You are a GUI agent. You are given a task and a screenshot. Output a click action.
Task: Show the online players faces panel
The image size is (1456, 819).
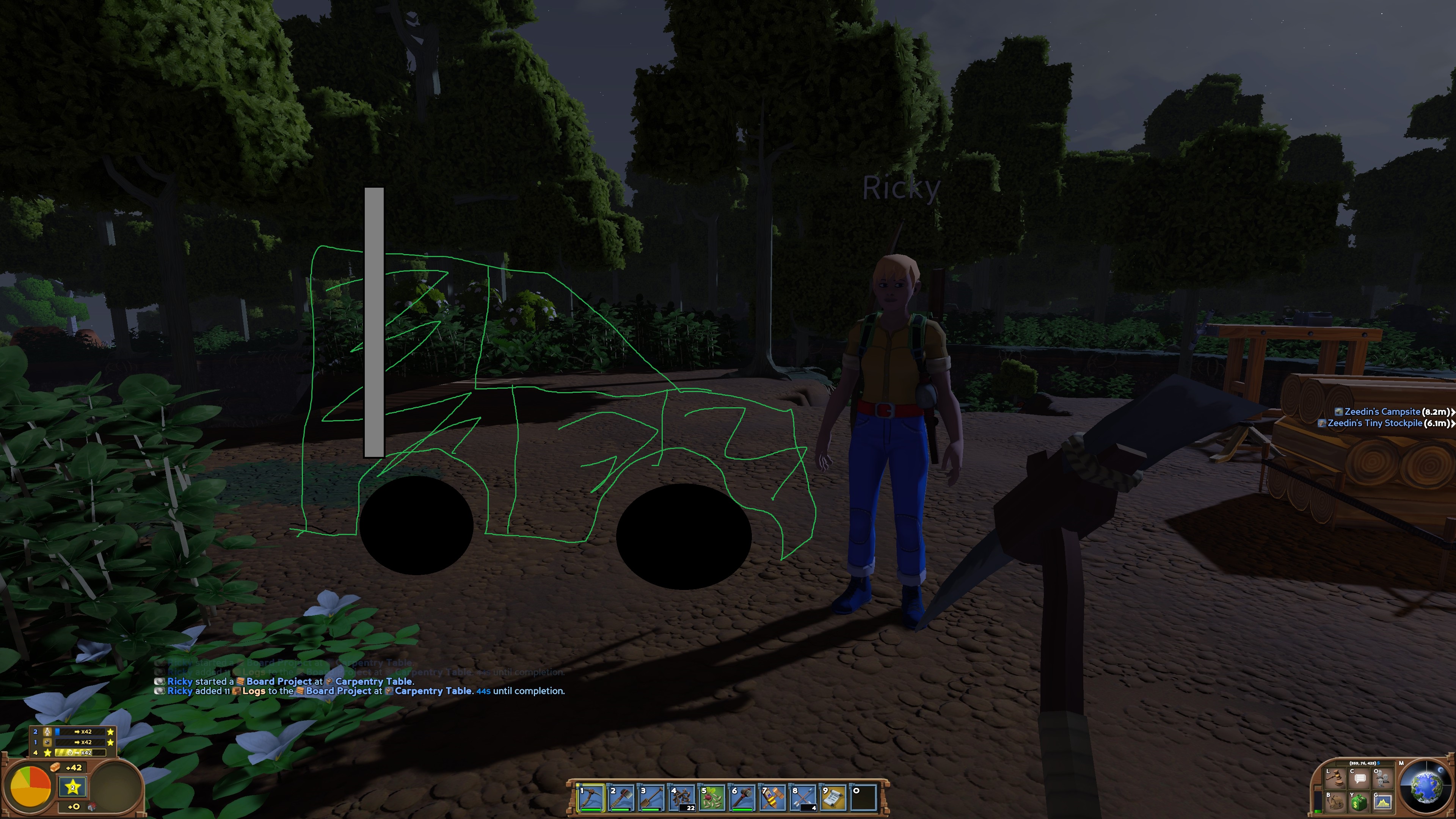(x=1383, y=779)
